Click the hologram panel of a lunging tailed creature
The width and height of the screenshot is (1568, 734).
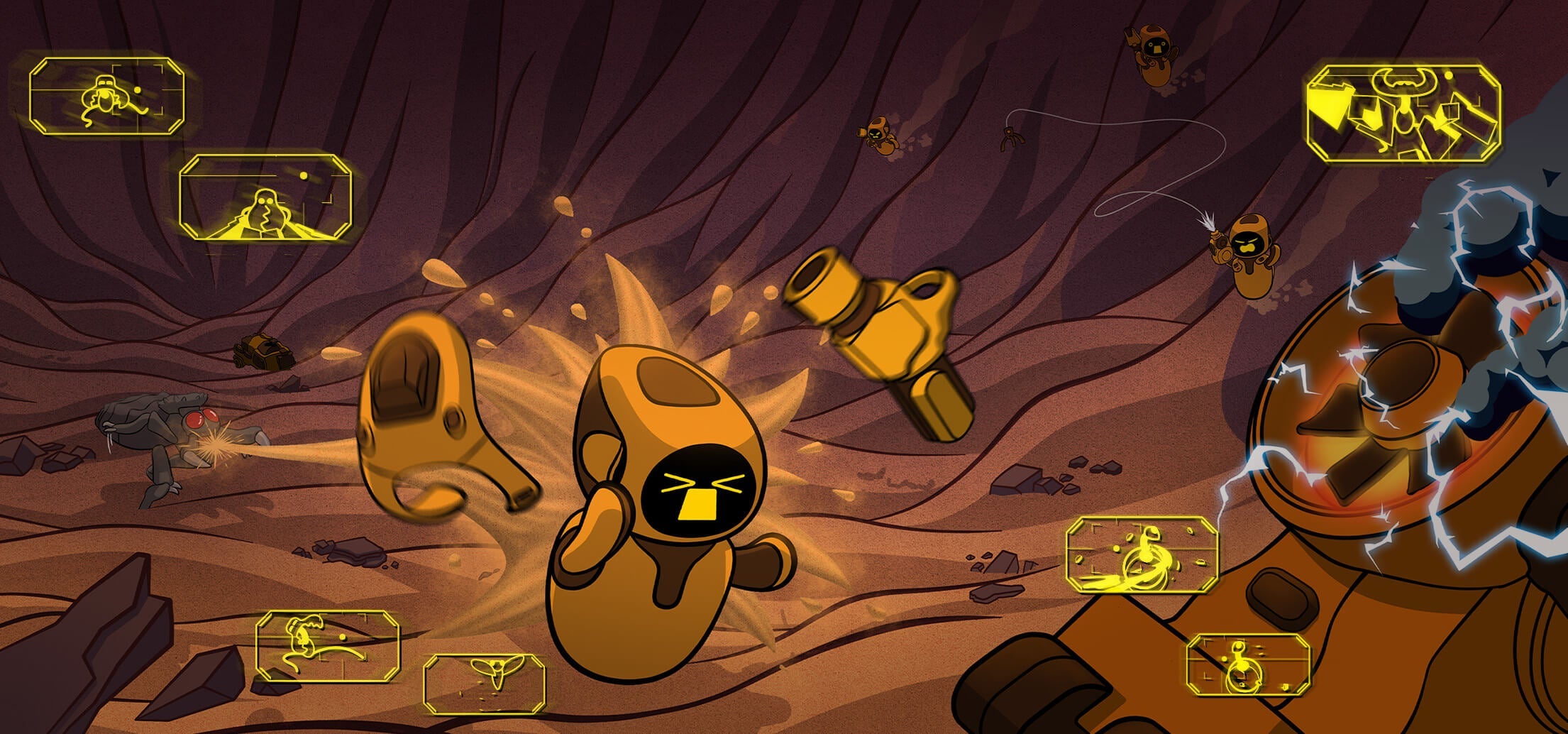click(x=328, y=646)
